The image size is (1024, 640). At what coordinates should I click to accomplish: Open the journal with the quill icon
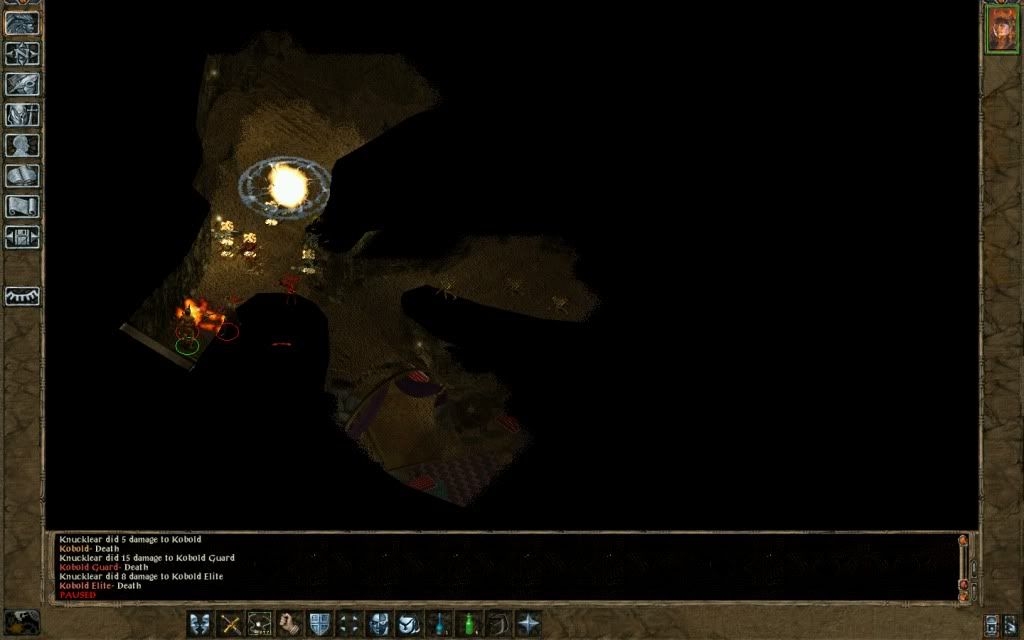pyautogui.click(x=22, y=84)
